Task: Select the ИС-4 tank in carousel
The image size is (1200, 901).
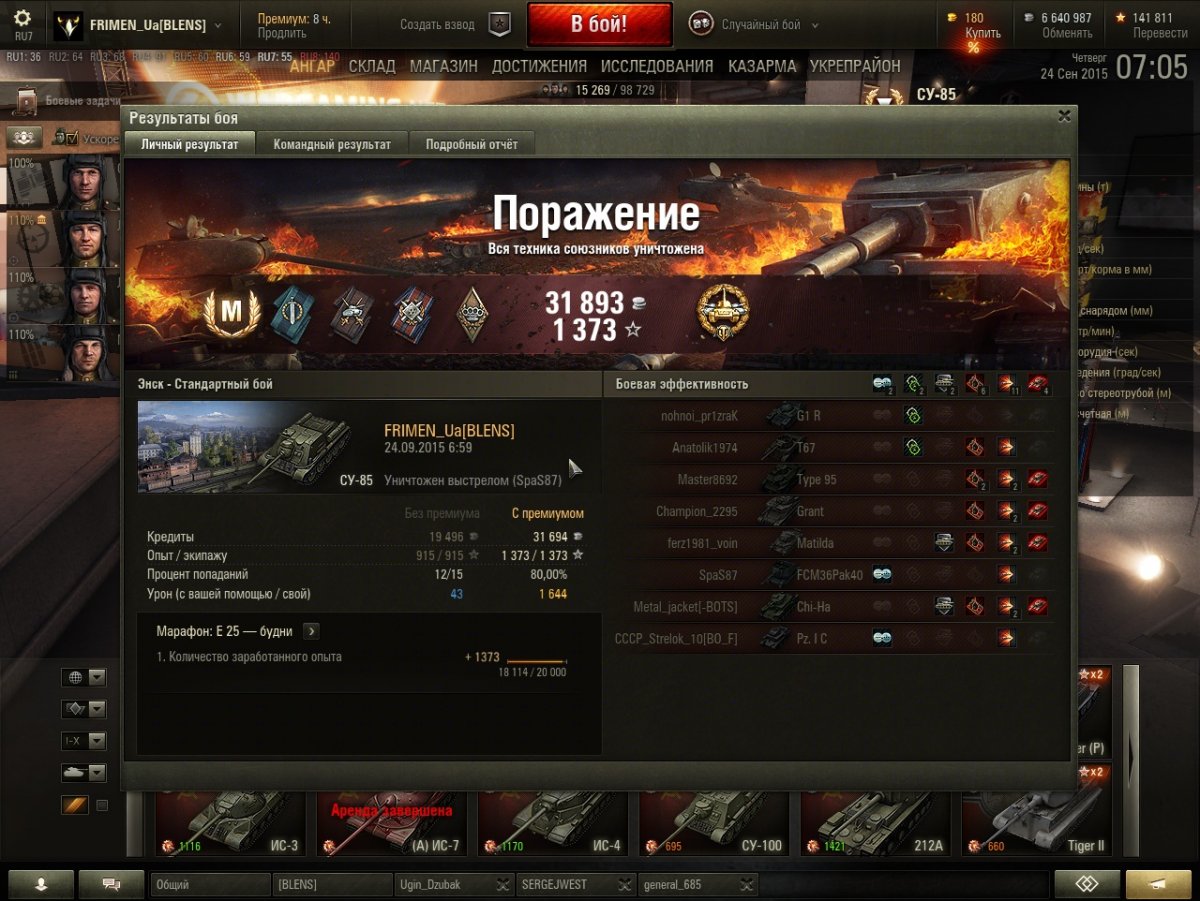Action: click(x=552, y=822)
